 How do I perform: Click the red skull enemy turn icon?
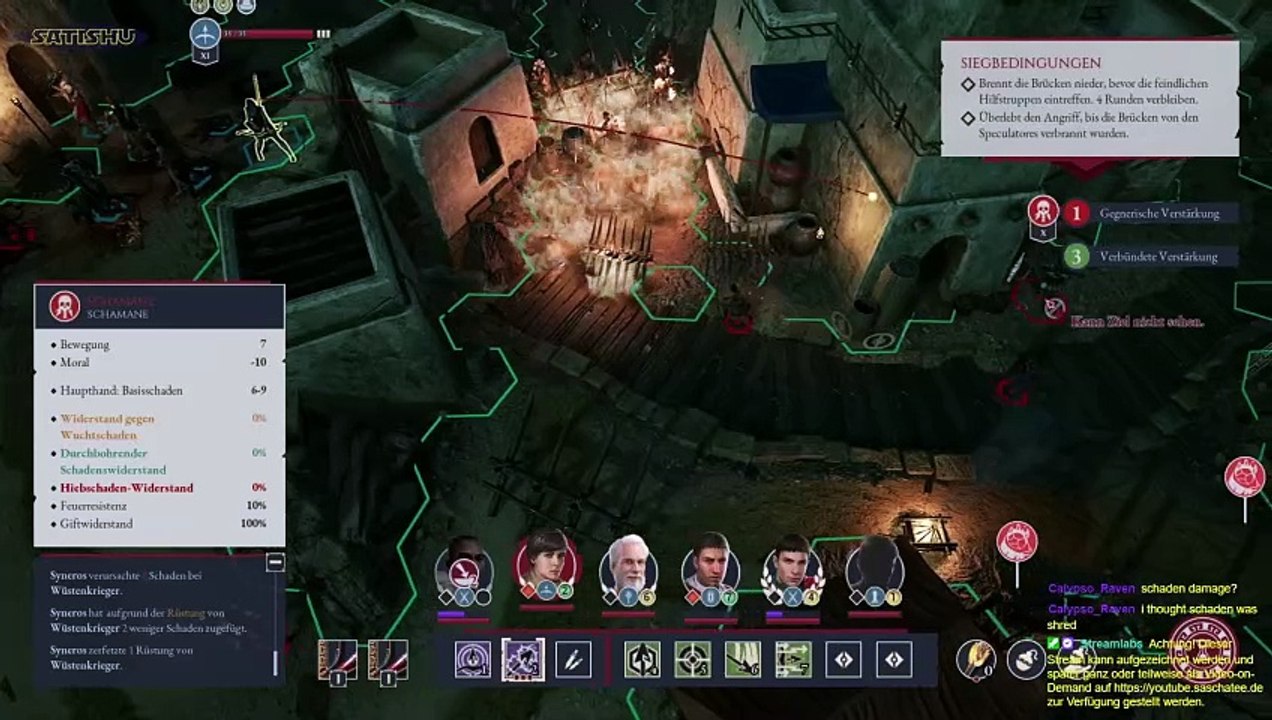click(x=1043, y=211)
